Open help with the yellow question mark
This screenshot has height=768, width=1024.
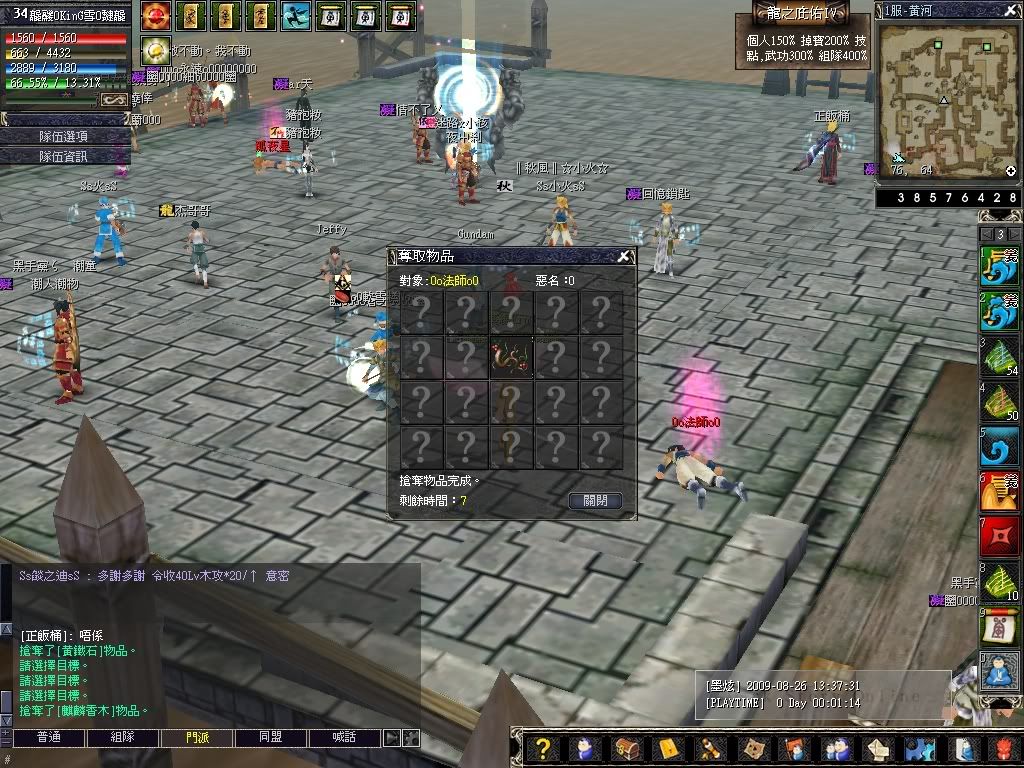542,748
